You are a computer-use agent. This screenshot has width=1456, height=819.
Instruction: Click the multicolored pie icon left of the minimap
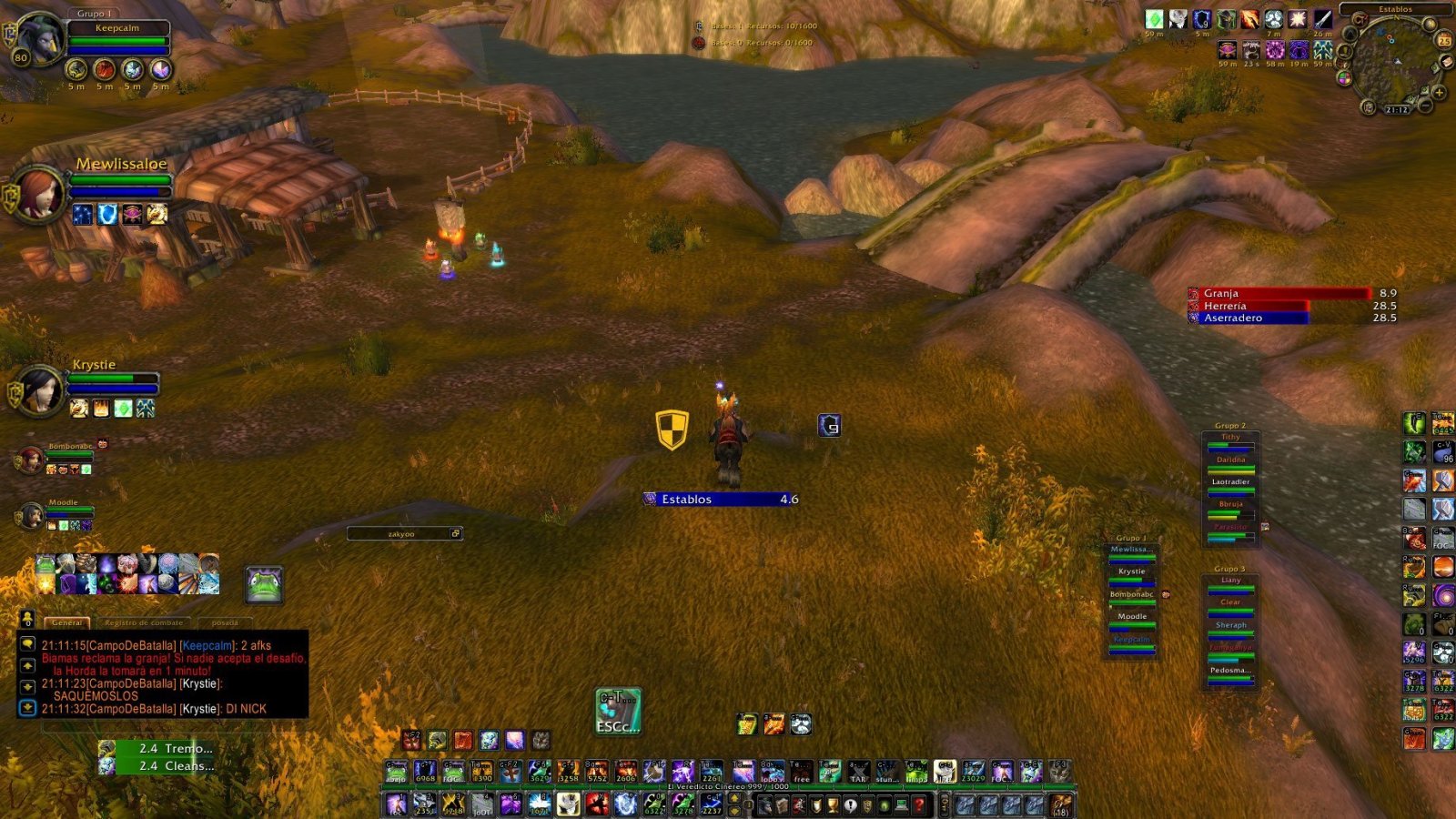point(1345,79)
